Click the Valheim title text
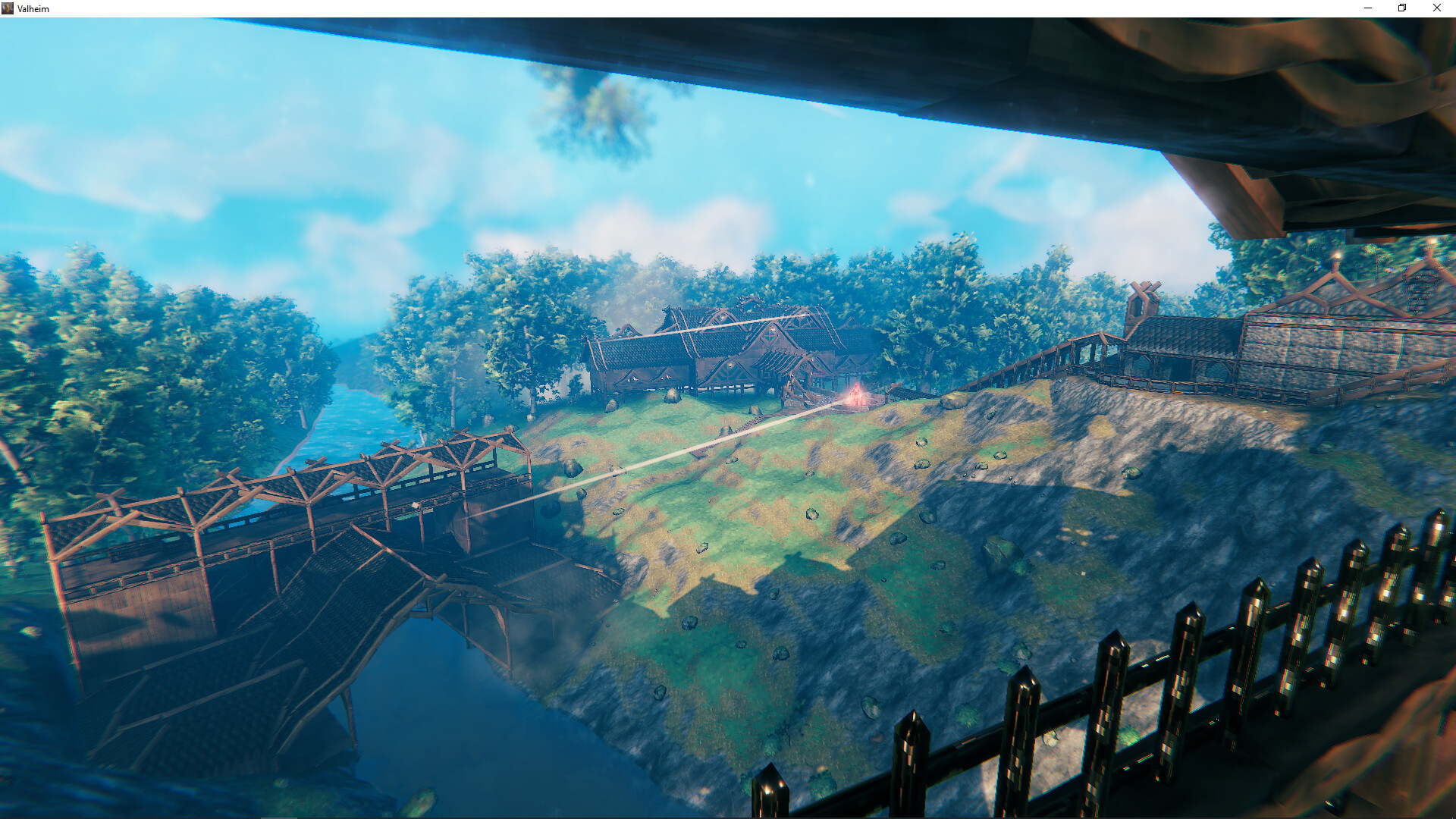This screenshot has width=1456, height=819. tap(32, 8)
